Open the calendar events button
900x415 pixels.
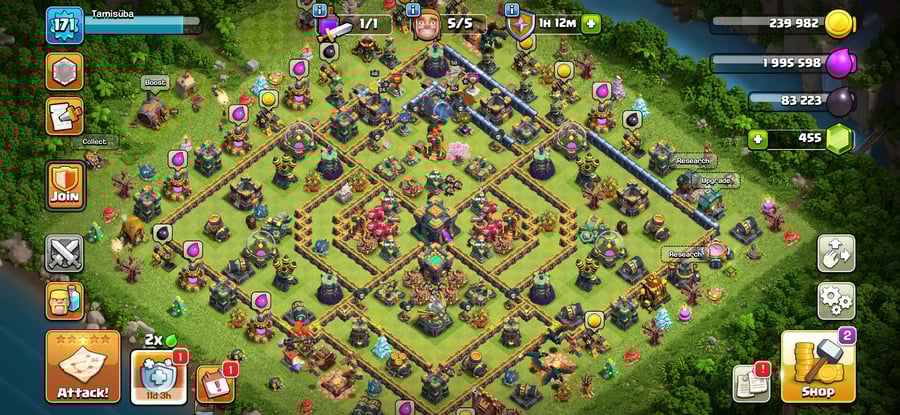tap(216, 383)
